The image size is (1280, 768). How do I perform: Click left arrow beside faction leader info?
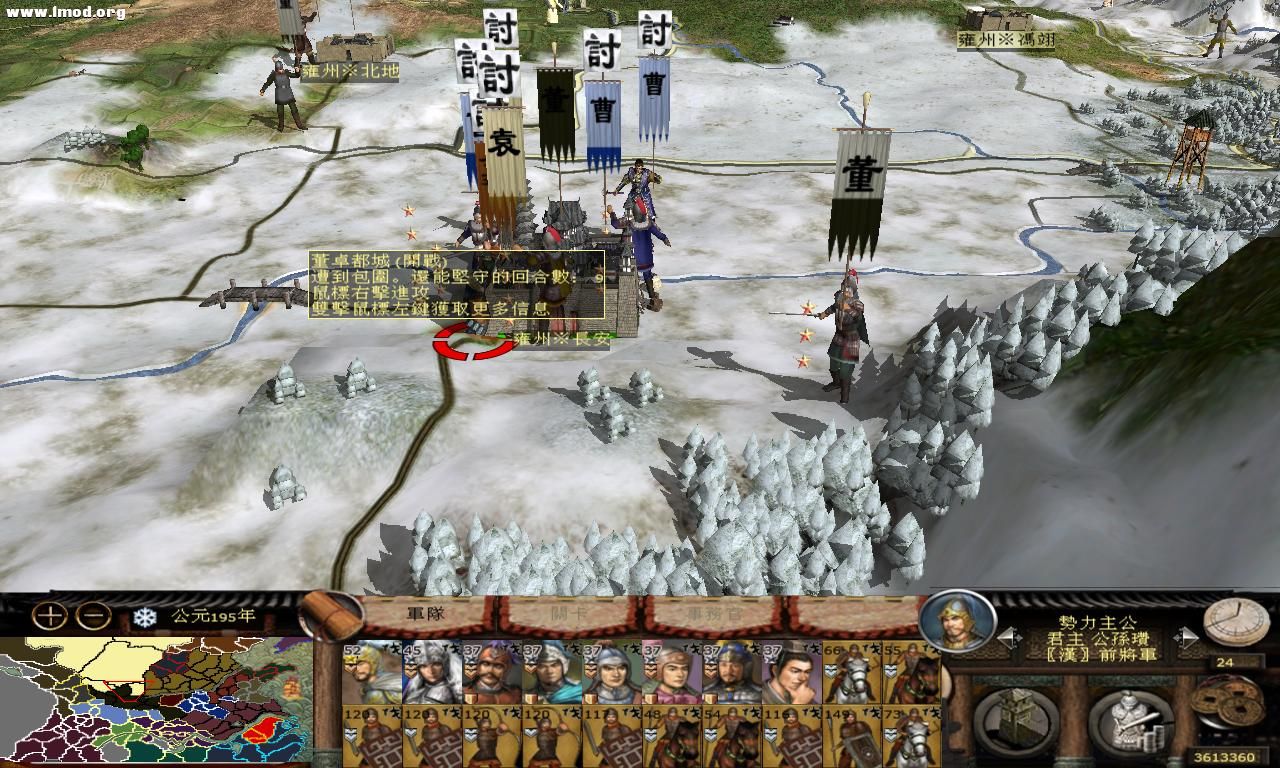point(1008,636)
